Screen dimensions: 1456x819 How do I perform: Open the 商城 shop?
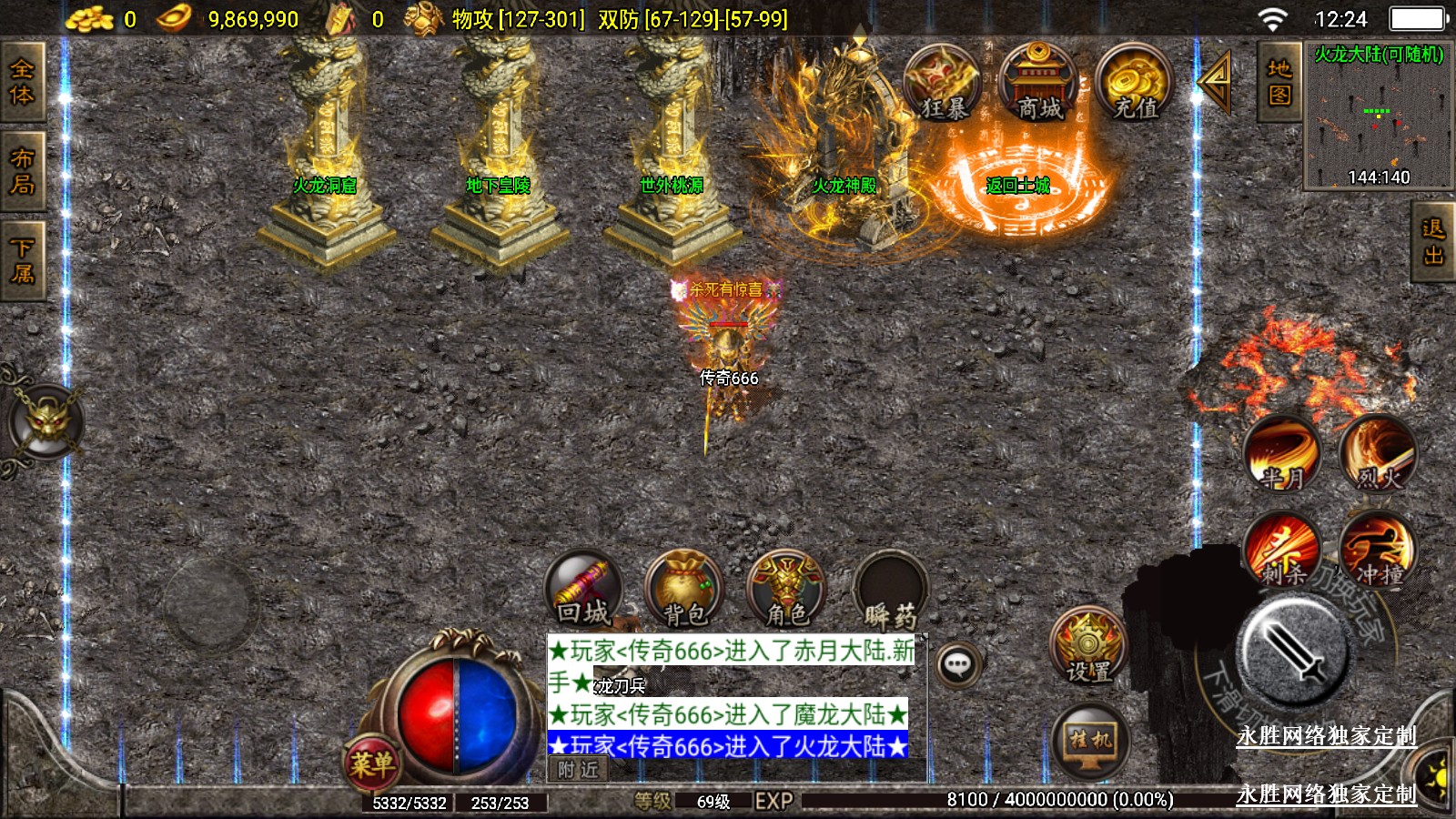pos(1038,84)
